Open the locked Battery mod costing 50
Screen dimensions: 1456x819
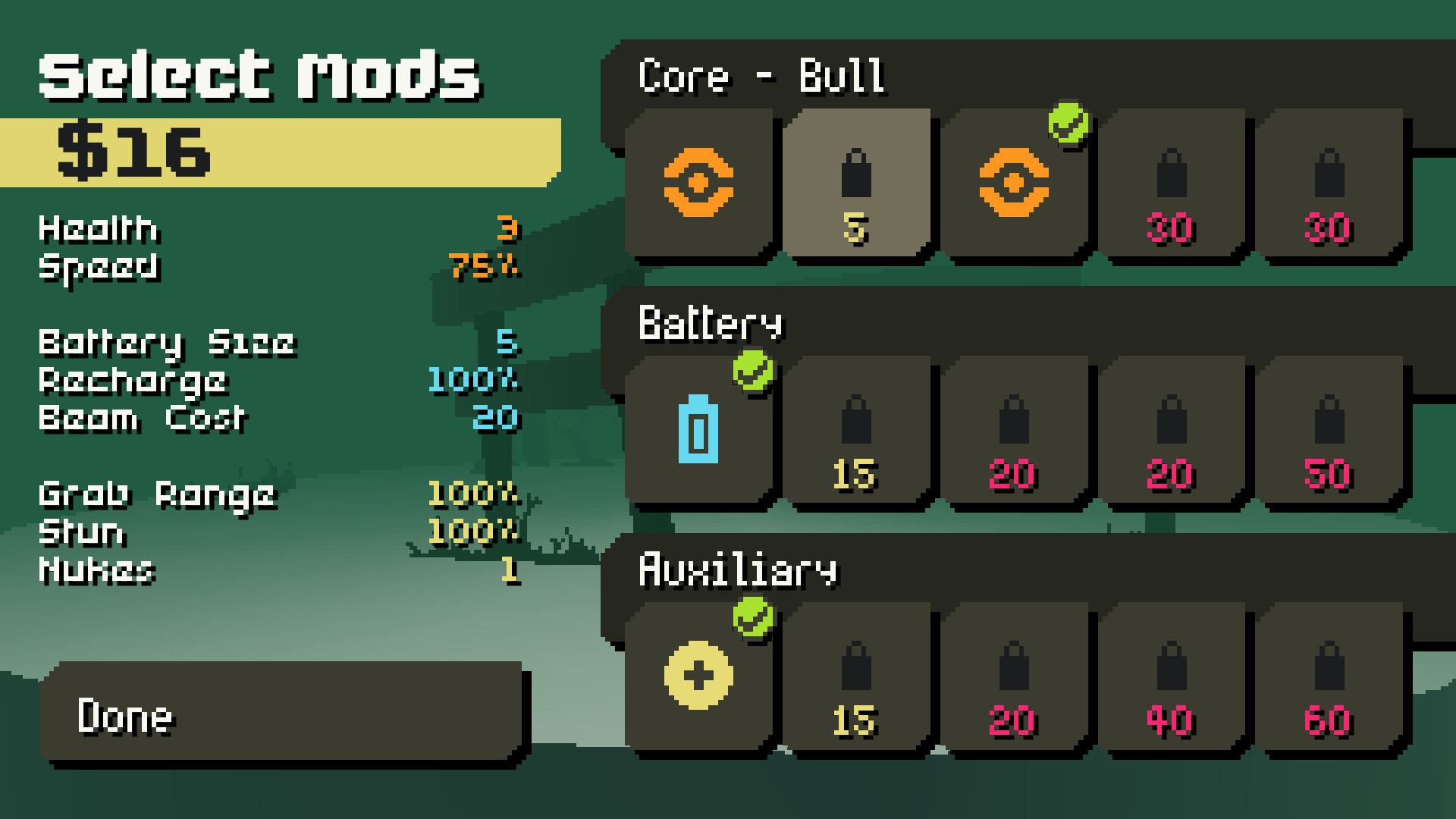click(x=1327, y=428)
